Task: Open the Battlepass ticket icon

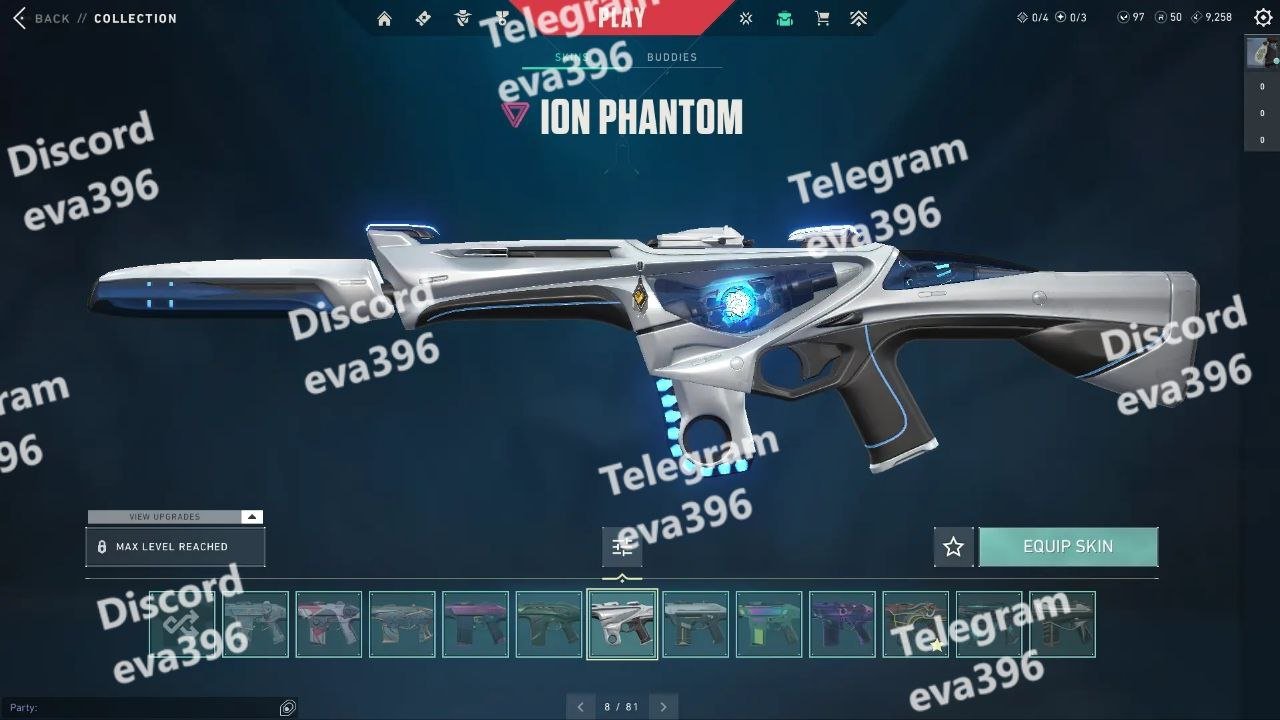Action: [423, 18]
